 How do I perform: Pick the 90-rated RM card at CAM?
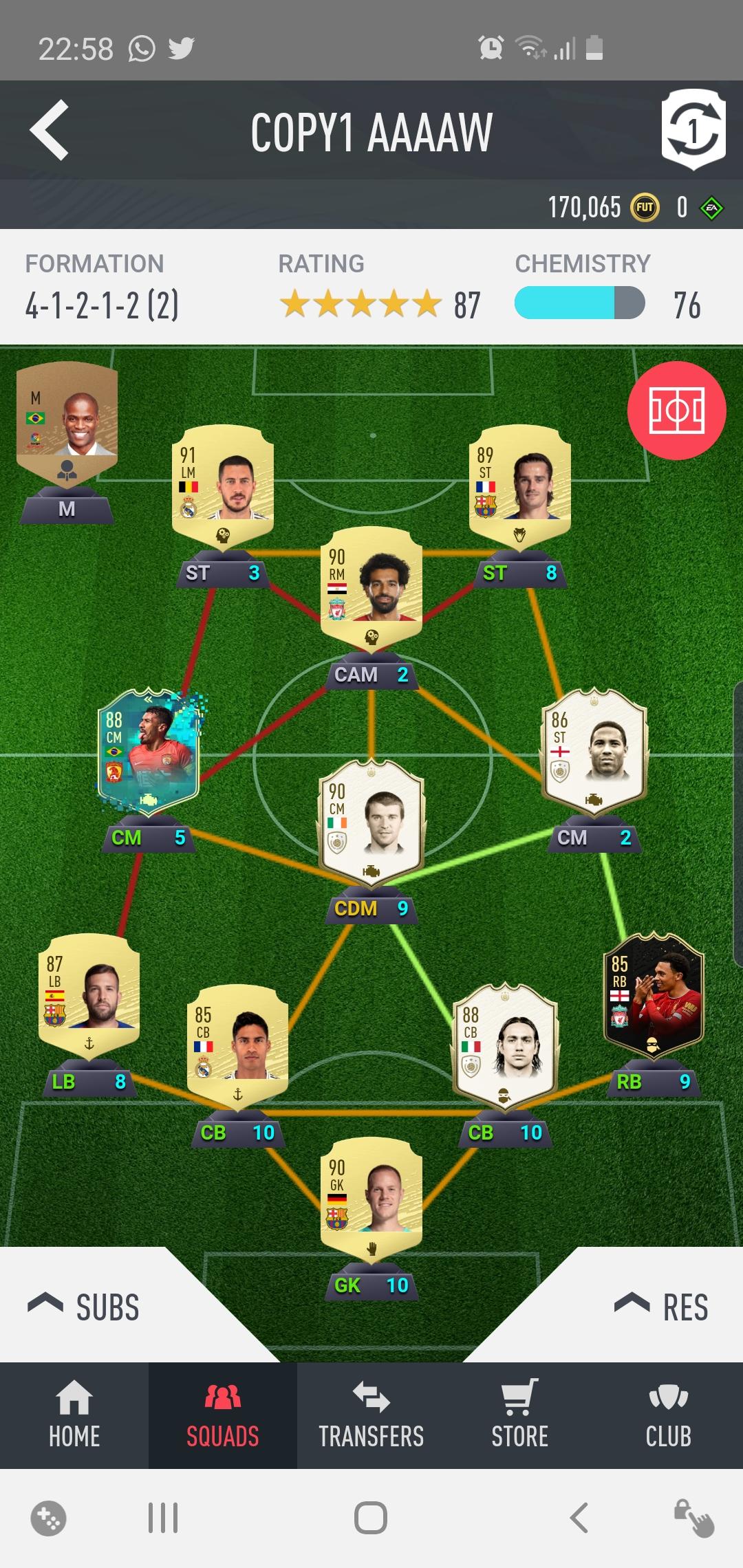(371, 586)
